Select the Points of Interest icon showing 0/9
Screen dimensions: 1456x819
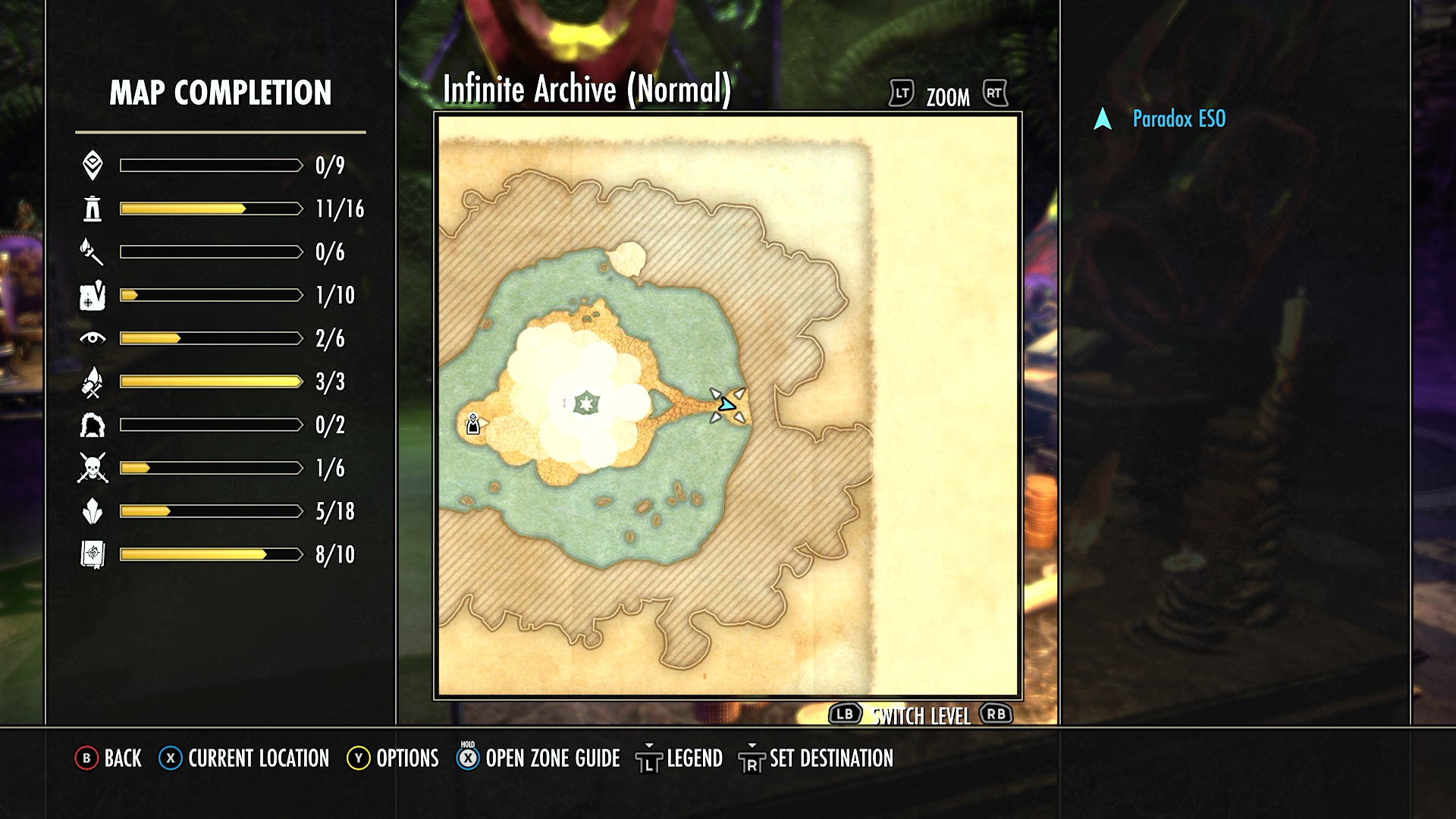click(x=91, y=166)
